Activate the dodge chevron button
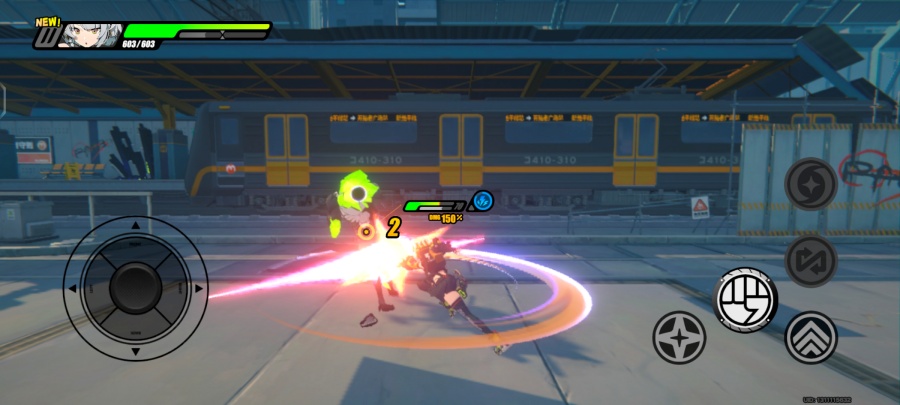Viewport: 900px width, 405px height. pyautogui.click(x=811, y=337)
